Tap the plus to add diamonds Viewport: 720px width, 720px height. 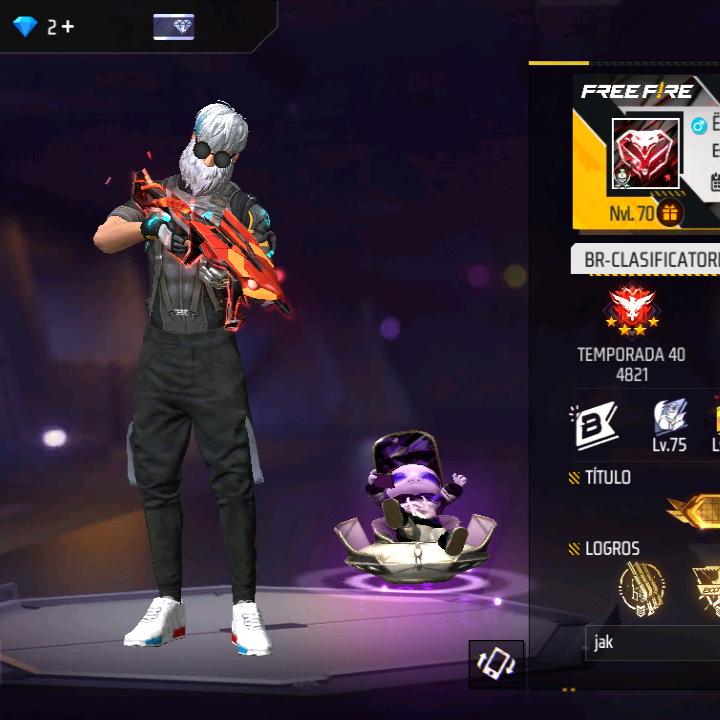67,27
